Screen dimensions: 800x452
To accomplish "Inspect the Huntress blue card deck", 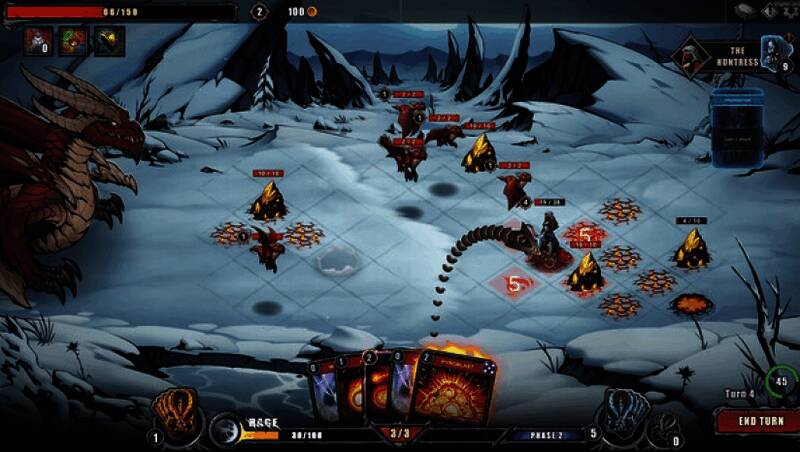I will (774, 50).
